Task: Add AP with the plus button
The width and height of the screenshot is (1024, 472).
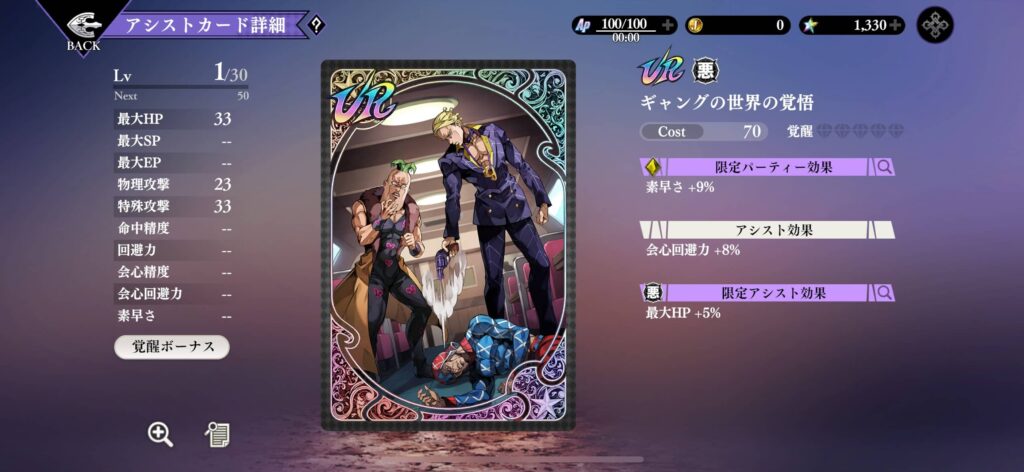Action: (x=667, y=25)
